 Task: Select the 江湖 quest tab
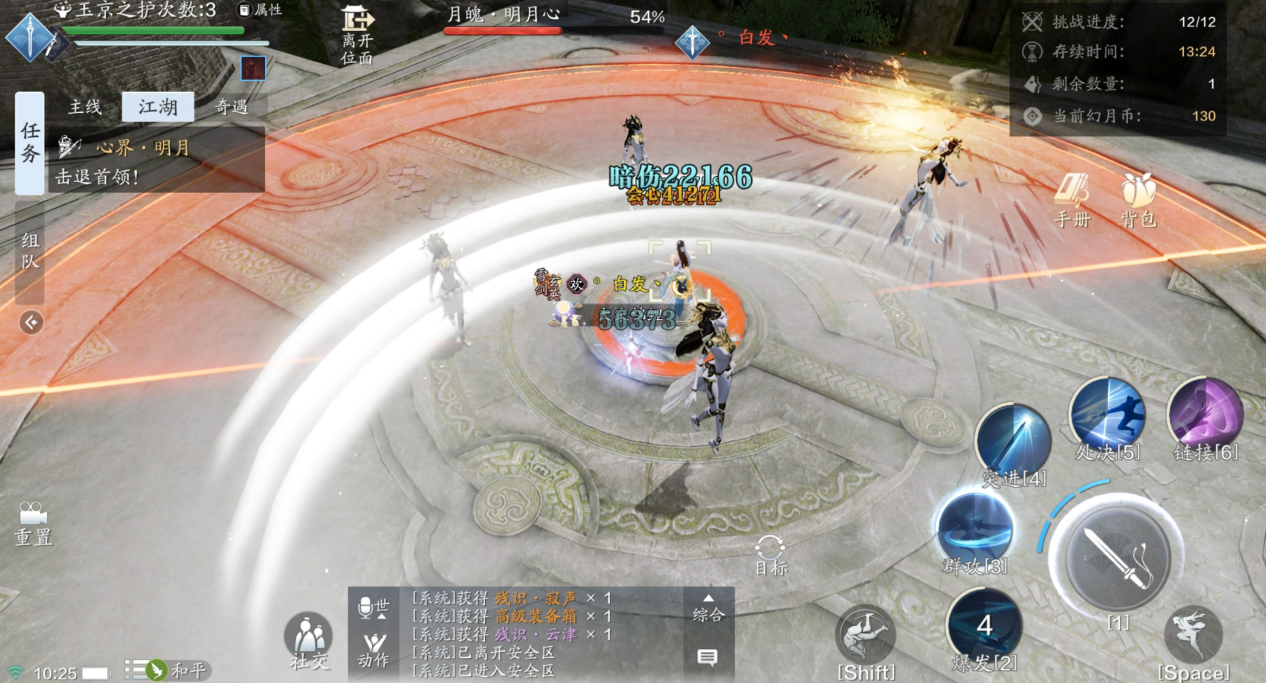pos(158,107)
